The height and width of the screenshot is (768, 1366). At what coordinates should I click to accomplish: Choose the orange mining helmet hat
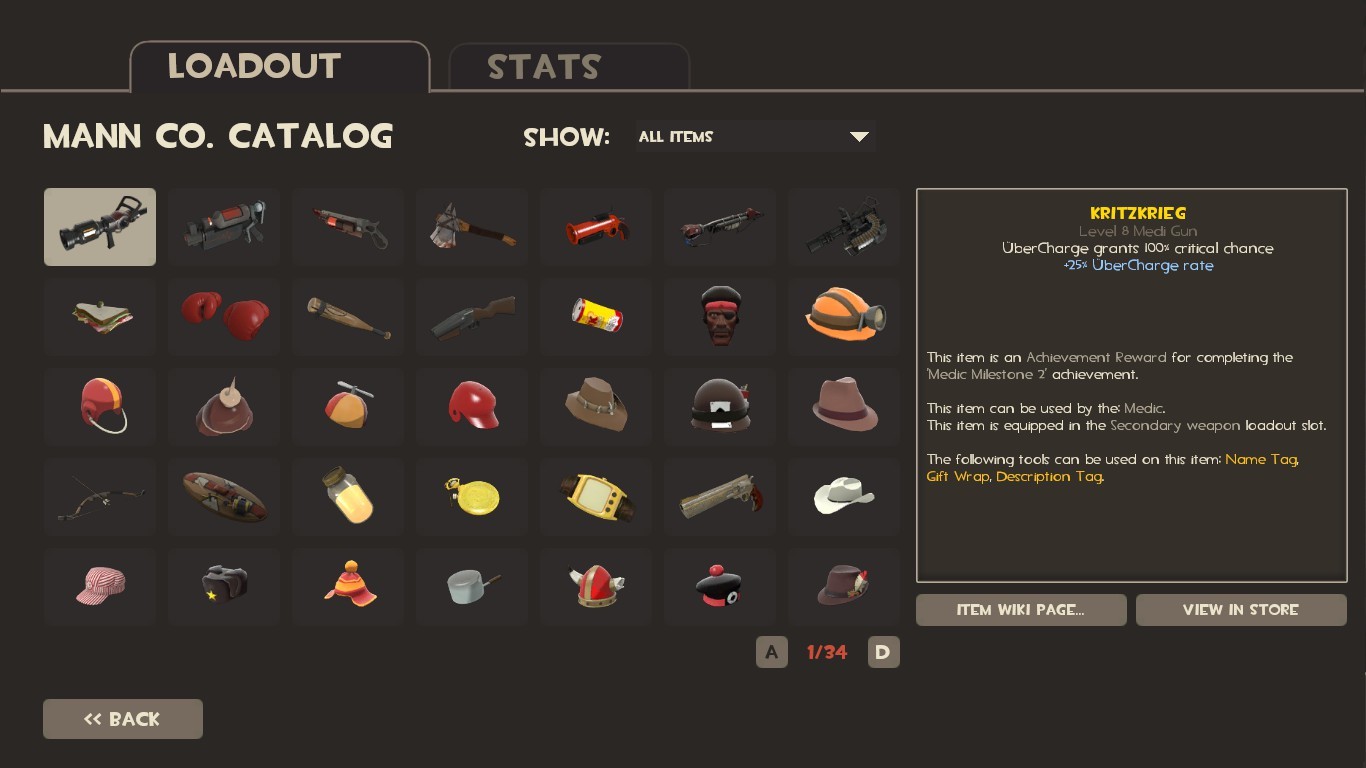844,317
